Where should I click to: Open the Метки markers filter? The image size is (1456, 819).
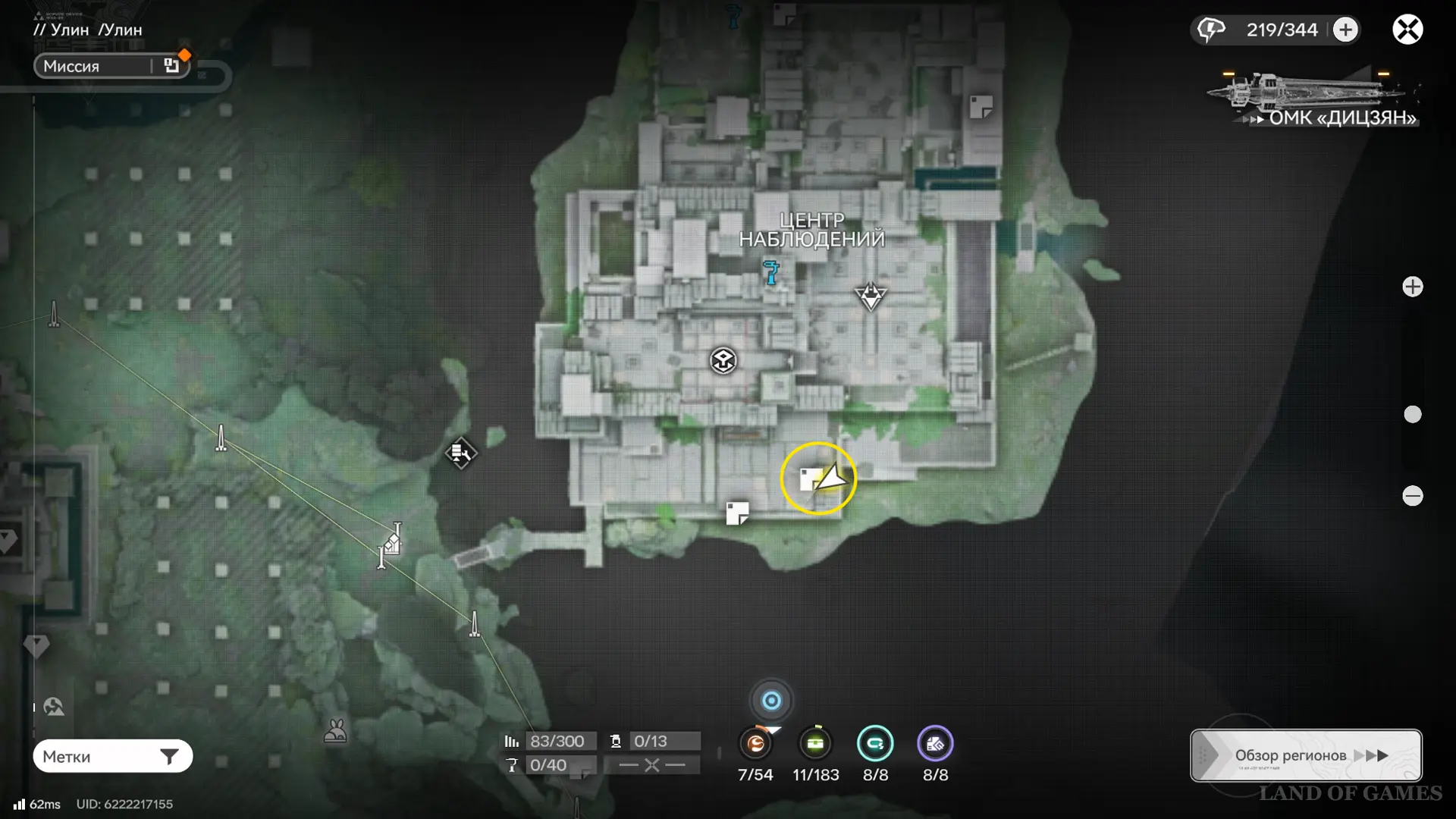tap(112, 756)
